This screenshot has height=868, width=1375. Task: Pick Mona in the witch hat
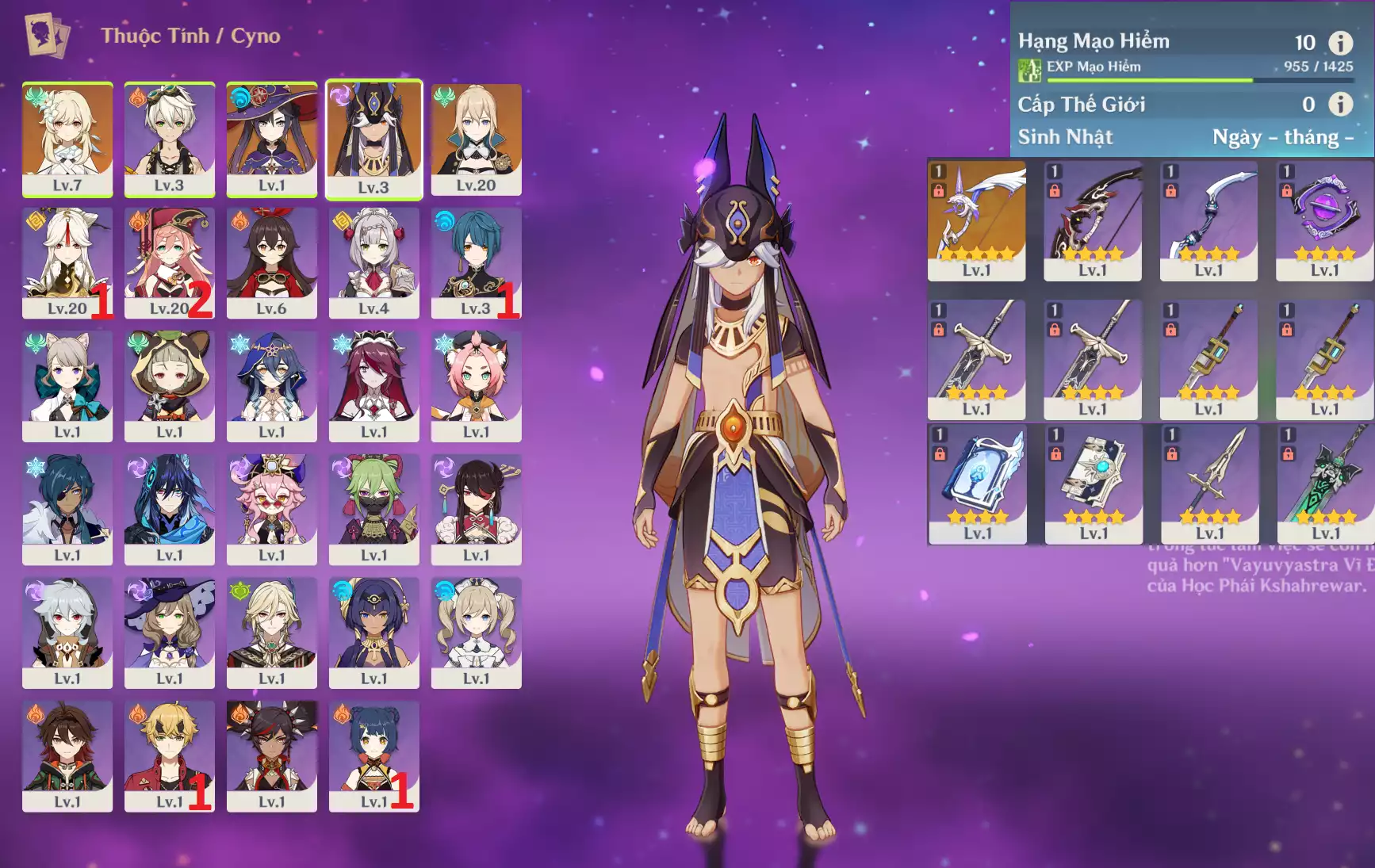coord(271,138)
